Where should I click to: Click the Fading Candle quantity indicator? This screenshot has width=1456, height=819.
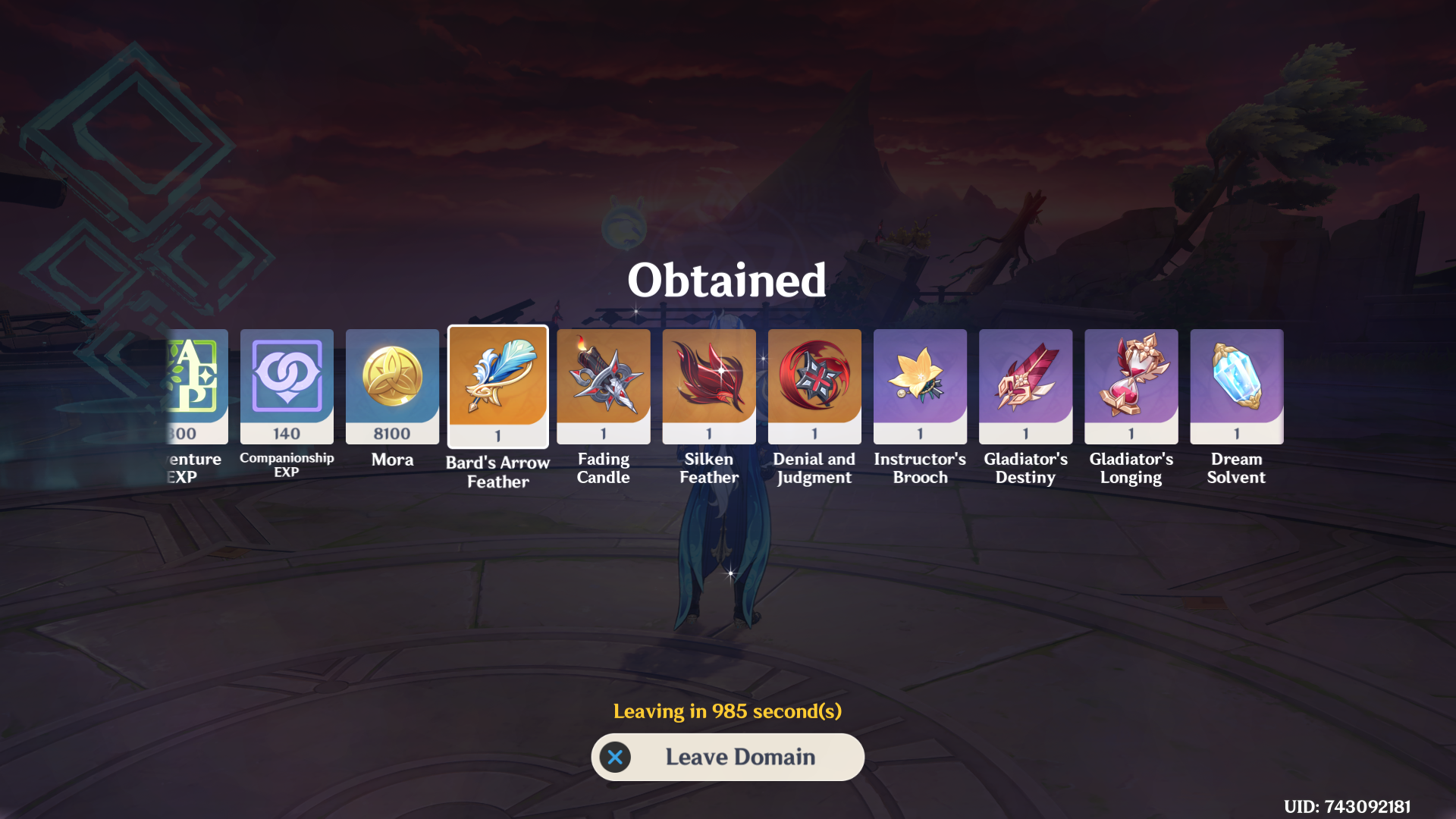coord(603,433)
